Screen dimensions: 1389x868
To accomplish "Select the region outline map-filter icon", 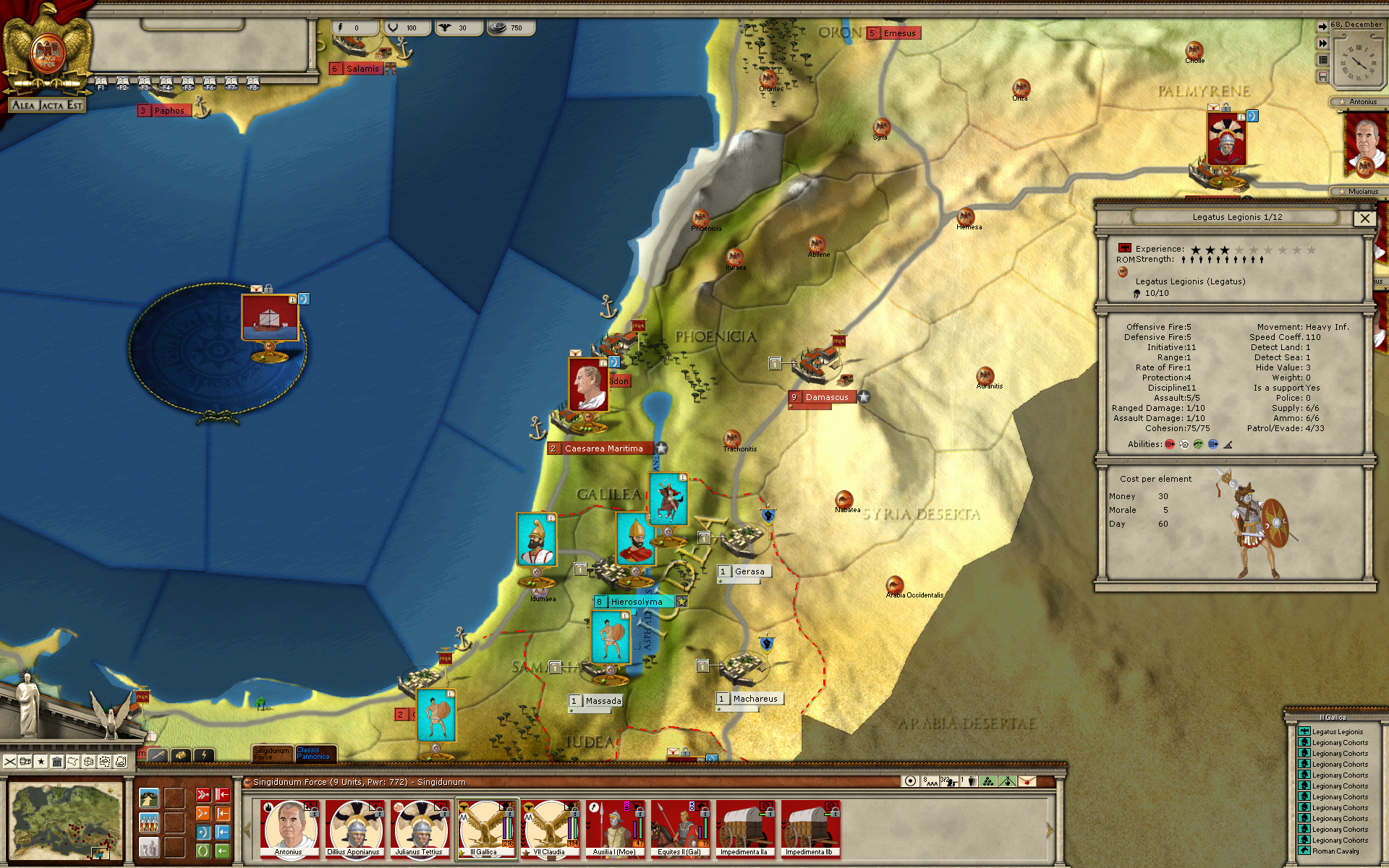I will click(x=73, y=762).
